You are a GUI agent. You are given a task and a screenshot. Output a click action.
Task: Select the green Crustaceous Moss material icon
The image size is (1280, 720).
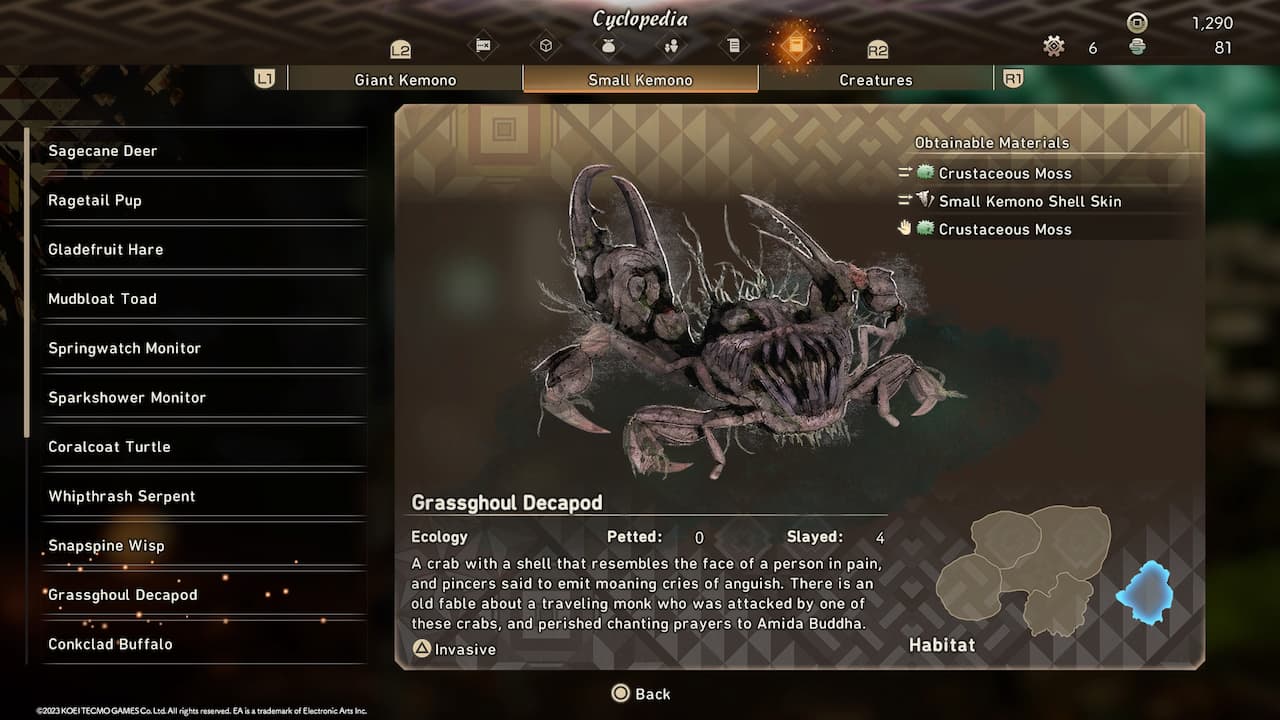pos(926,172)
